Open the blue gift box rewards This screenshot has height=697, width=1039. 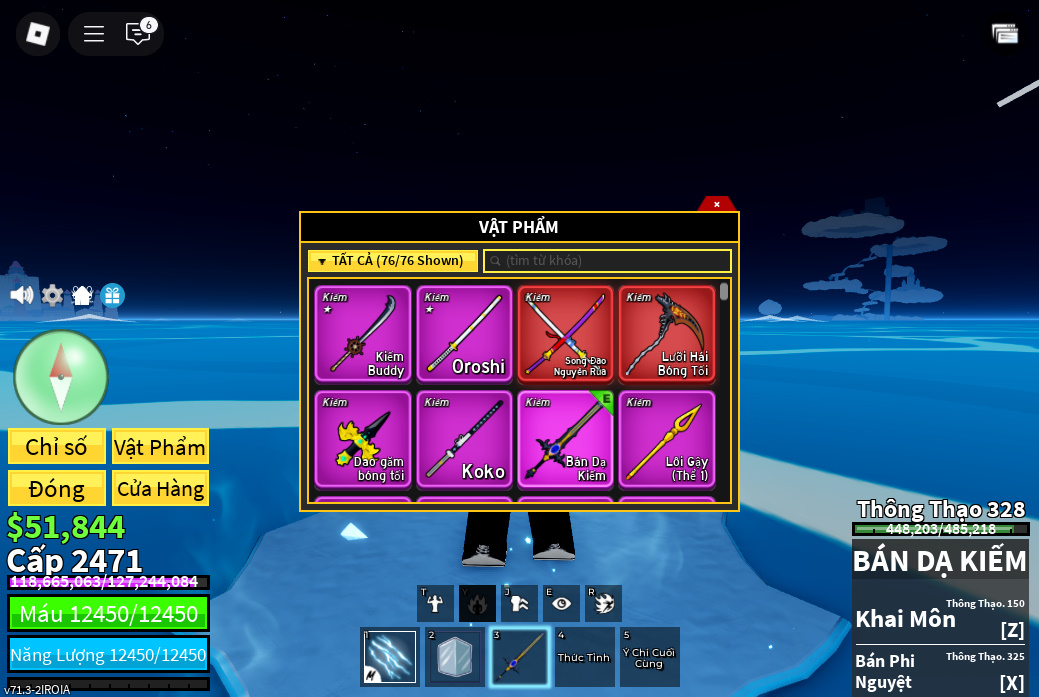(112, 295)
